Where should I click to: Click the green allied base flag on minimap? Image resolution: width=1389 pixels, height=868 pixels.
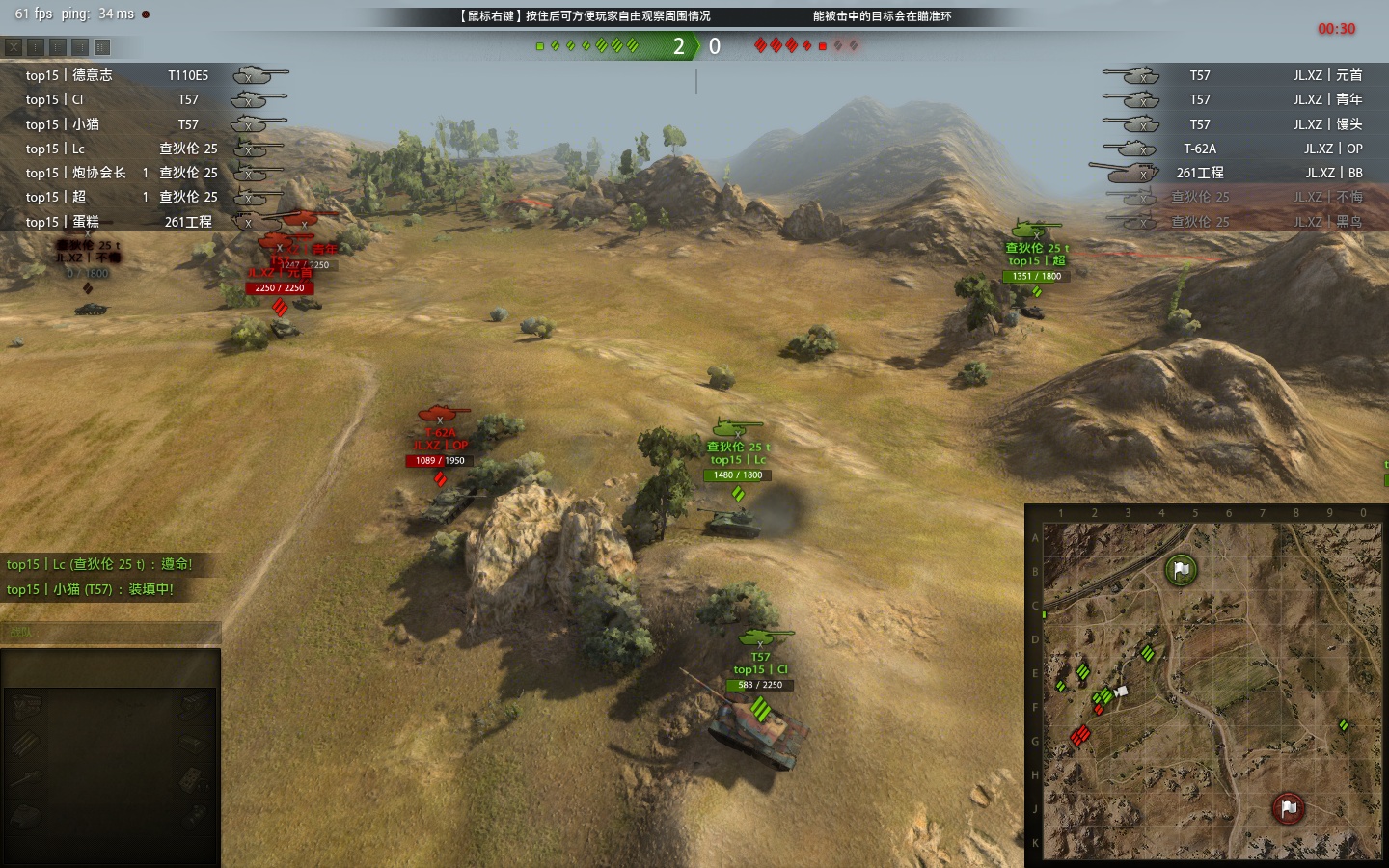[x=1180, y=569]
